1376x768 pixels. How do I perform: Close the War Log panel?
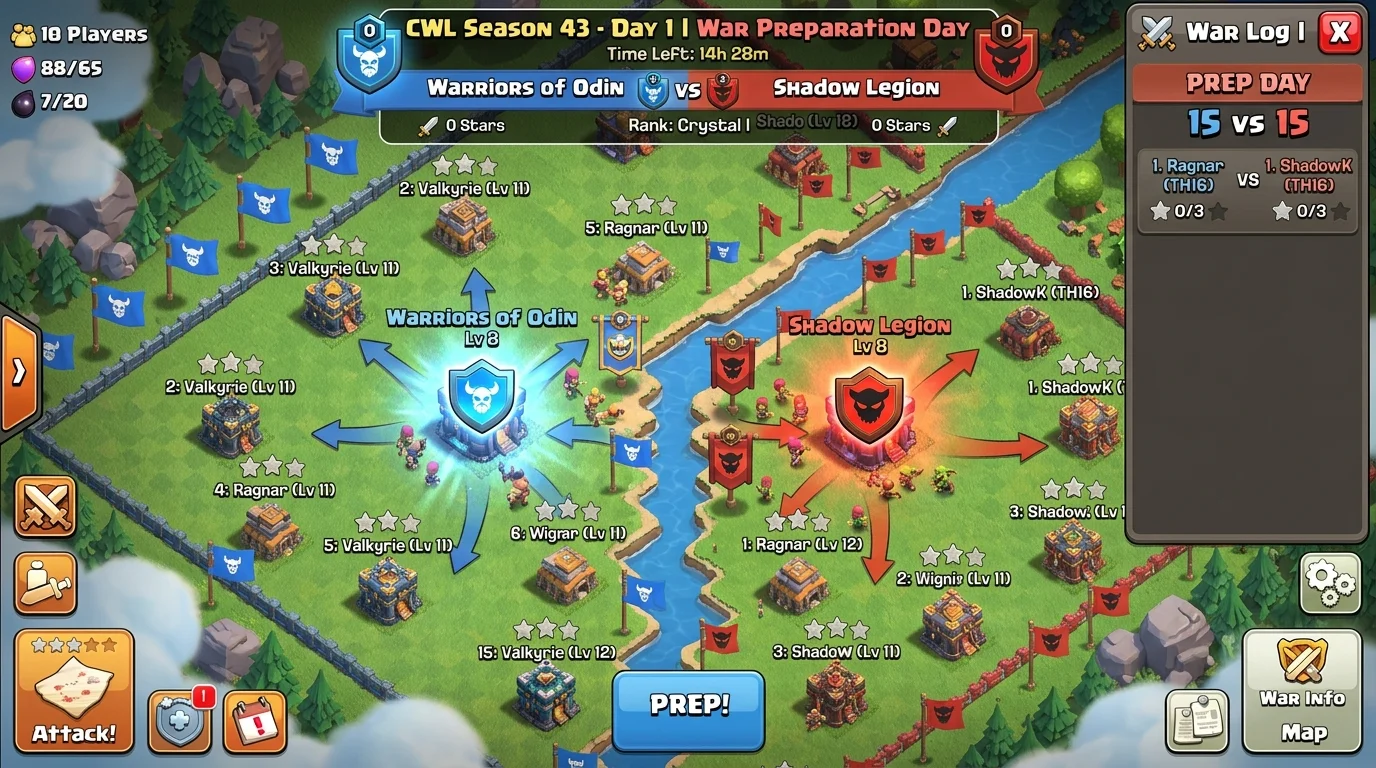pos(1339,31)
